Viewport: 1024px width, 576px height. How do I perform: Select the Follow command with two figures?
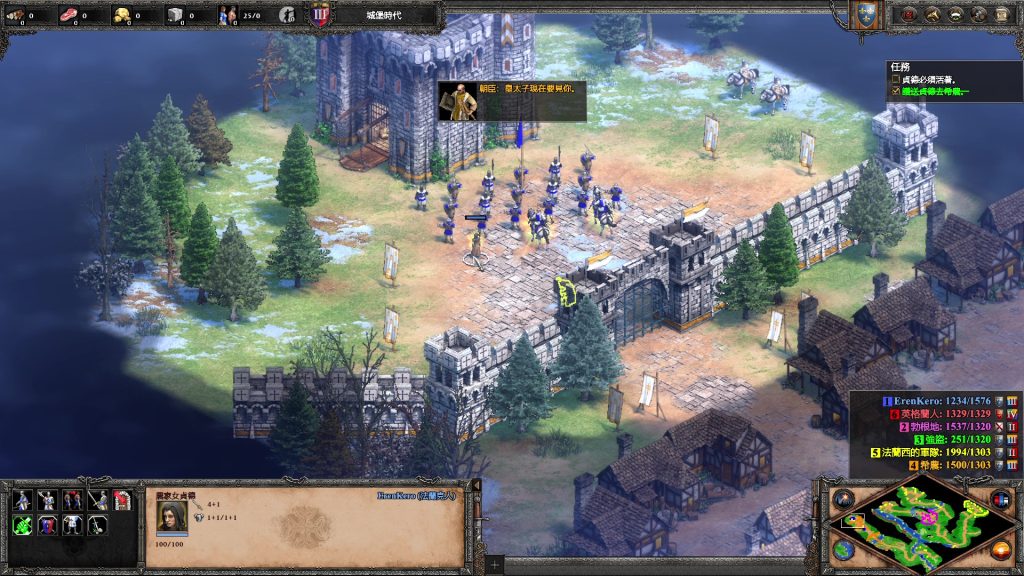[x=71, y=500]
